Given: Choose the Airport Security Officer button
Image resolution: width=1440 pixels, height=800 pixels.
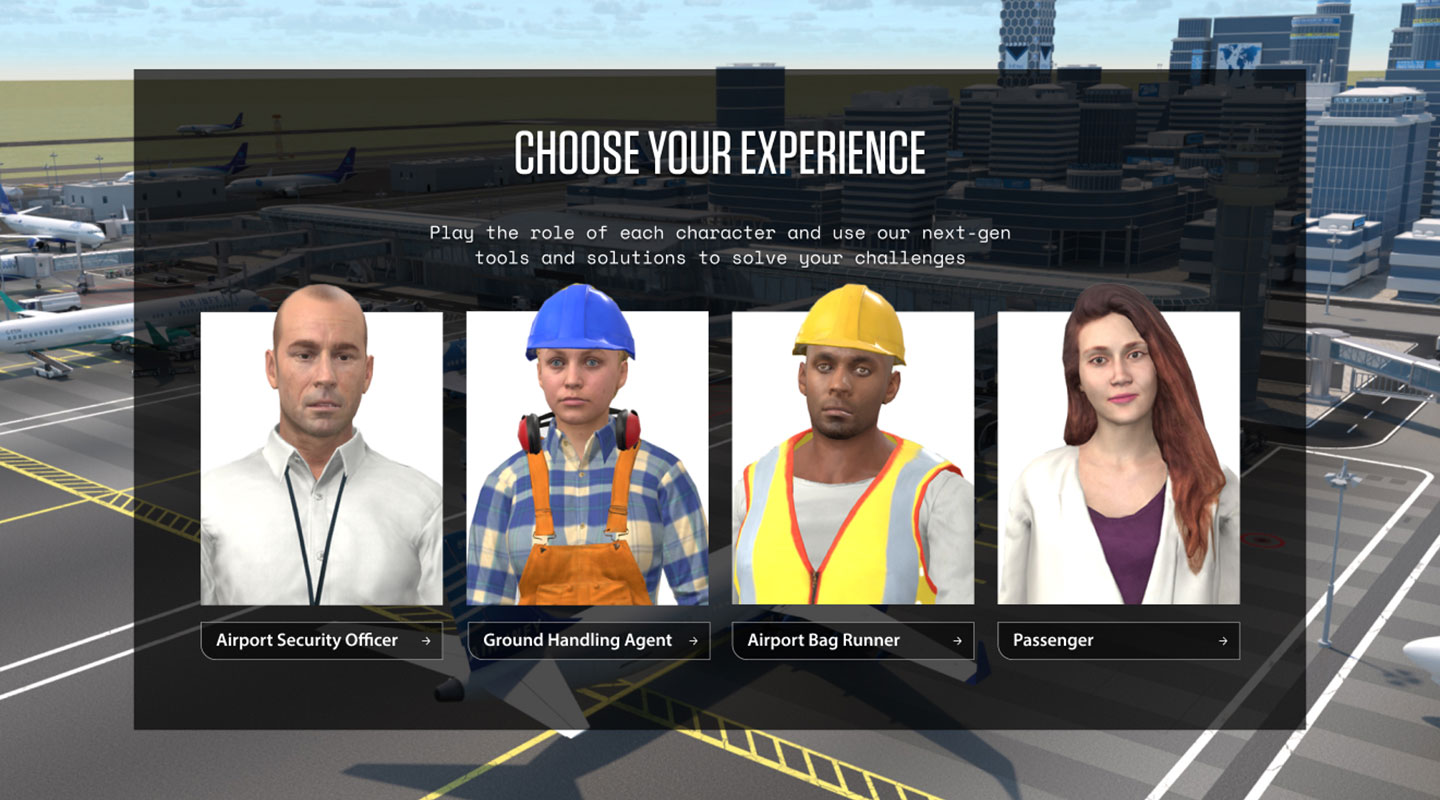Looking at the screenshot, I should (x=321, y=641).
